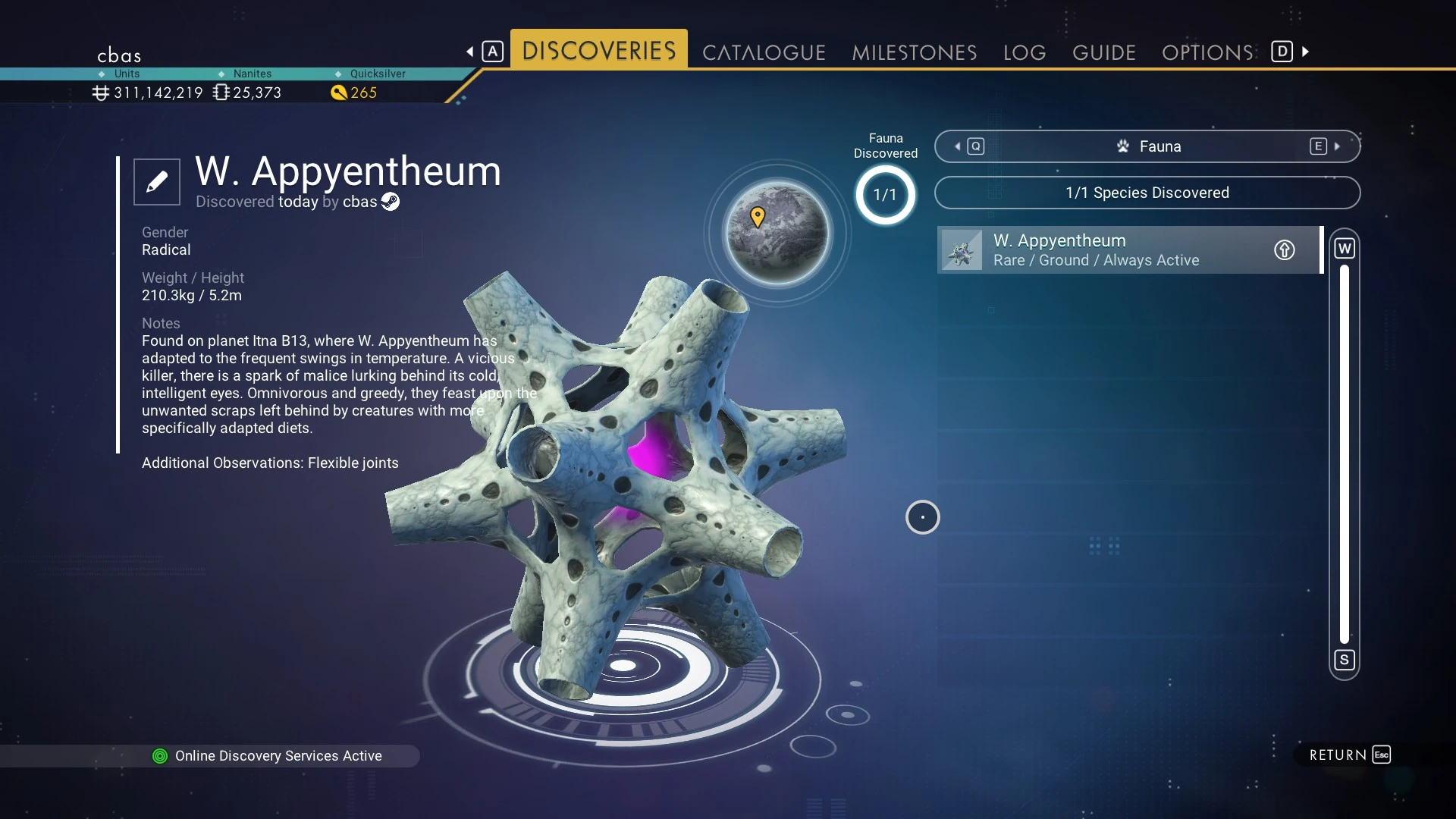Show the Log tab
1456x819 pixels.
[1025, 52]
